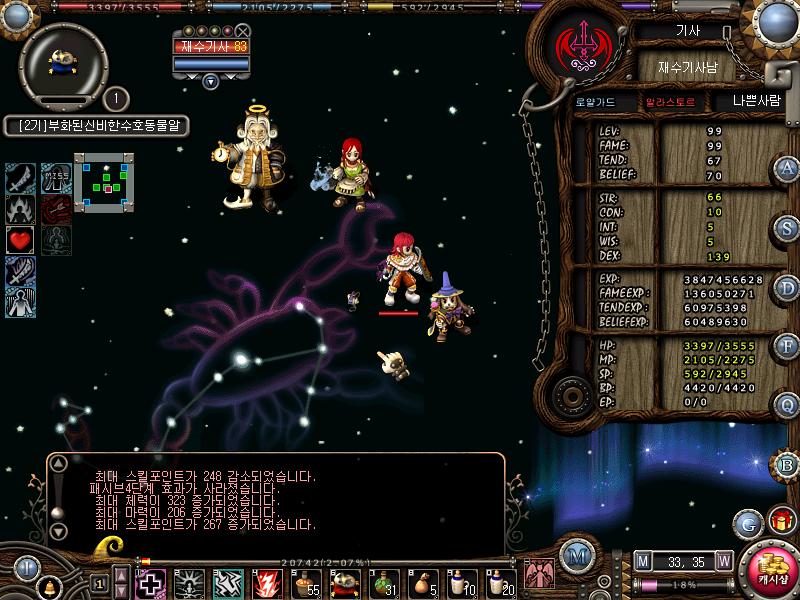Close the 재수기사 target frame
Image resolution: width=800 pixels, height=600 pixels.
point(243,31)
